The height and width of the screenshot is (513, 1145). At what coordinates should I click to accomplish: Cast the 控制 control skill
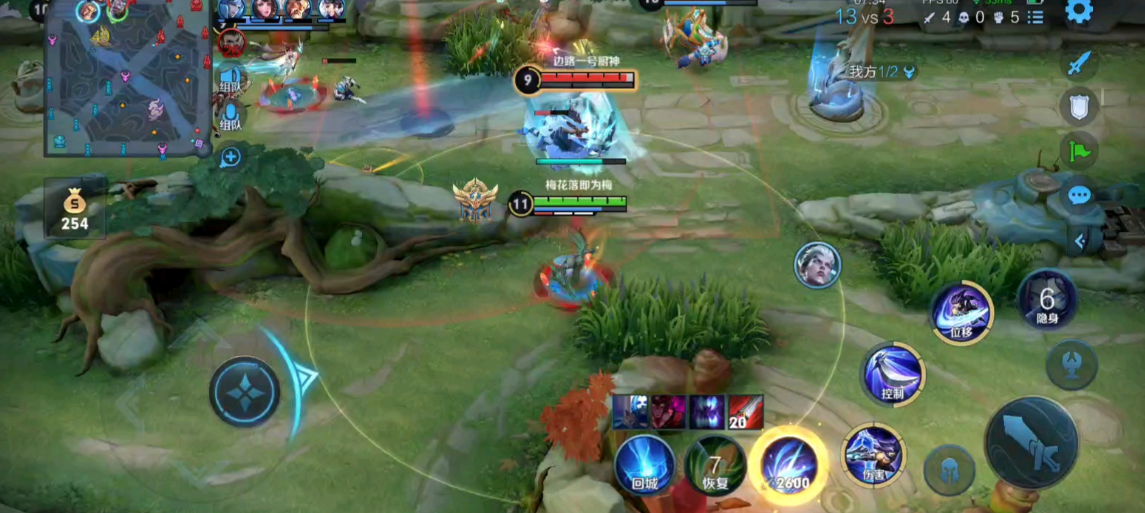pyautogui.click(x=893, y=374)
